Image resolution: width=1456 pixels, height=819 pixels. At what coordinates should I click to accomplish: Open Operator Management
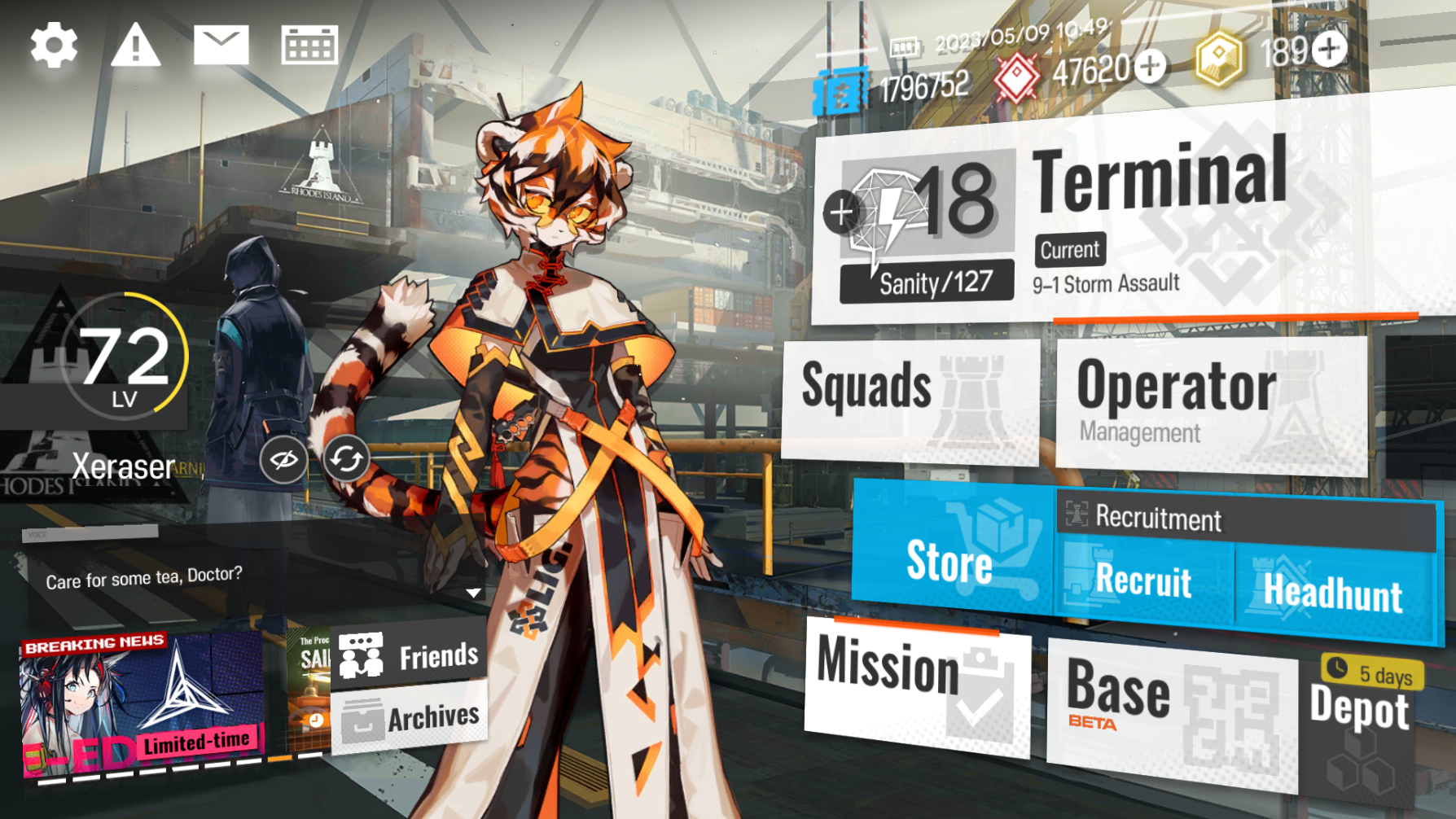(1210, 405)
